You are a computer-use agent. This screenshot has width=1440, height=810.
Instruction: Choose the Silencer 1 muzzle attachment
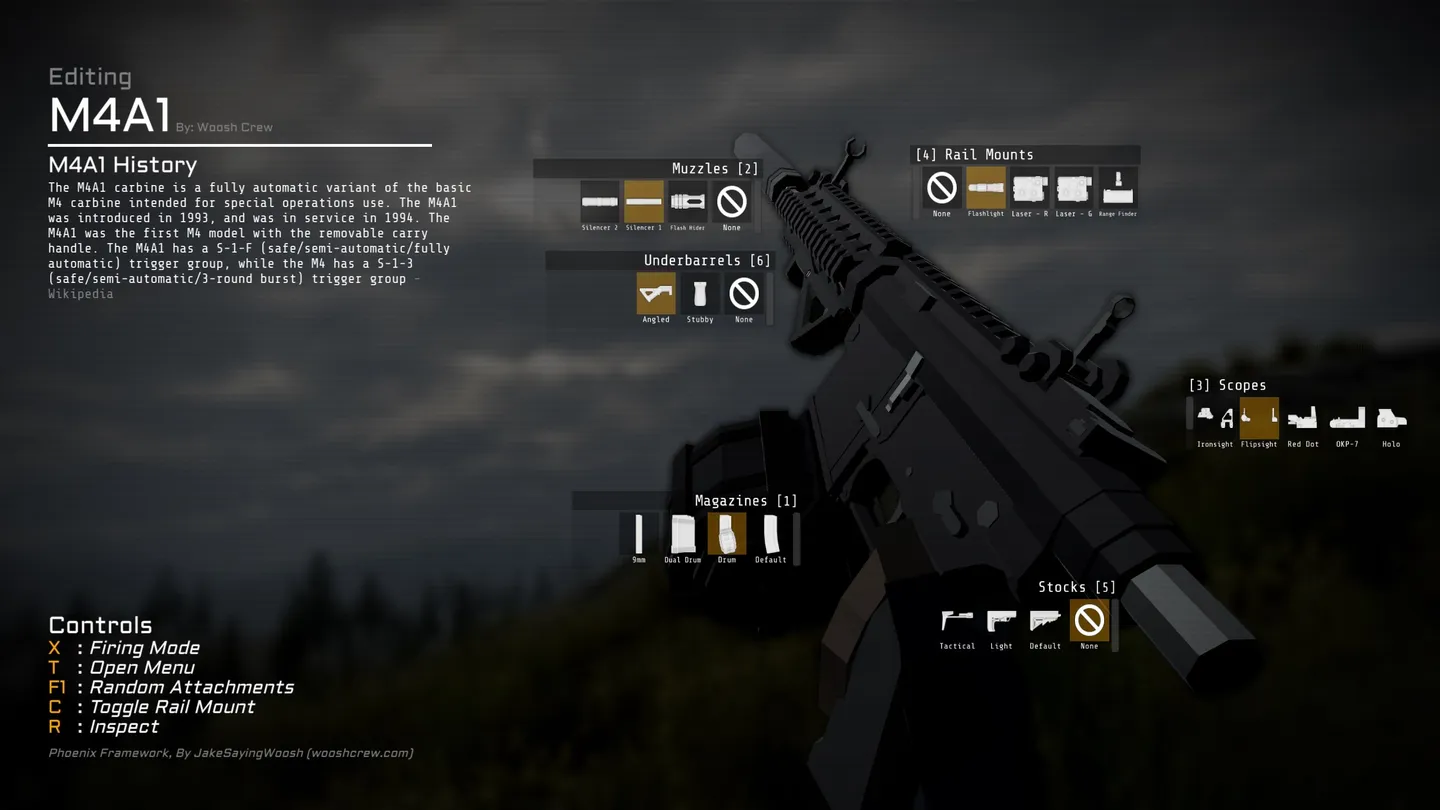pos(644,202)
